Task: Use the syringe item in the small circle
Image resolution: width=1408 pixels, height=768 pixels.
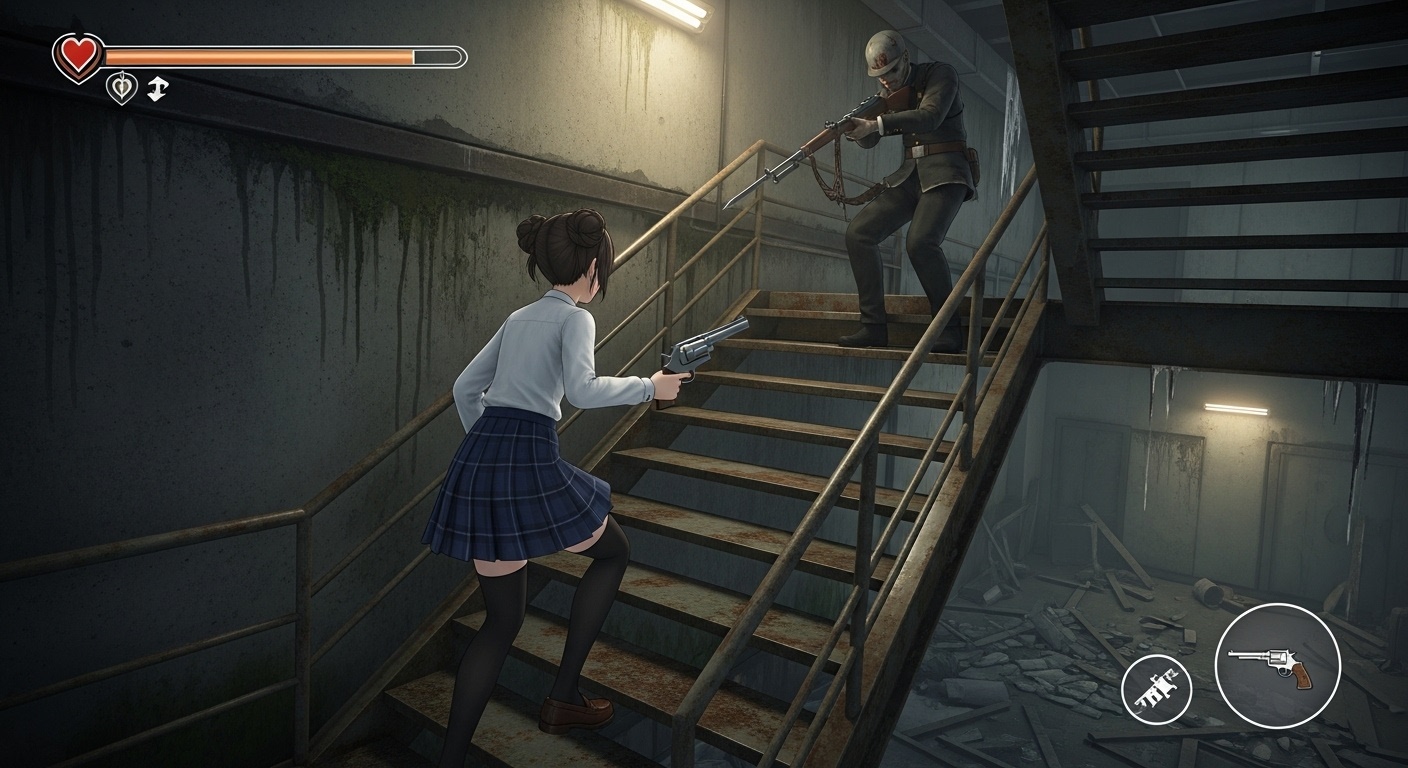Action: pos(1155,688)
